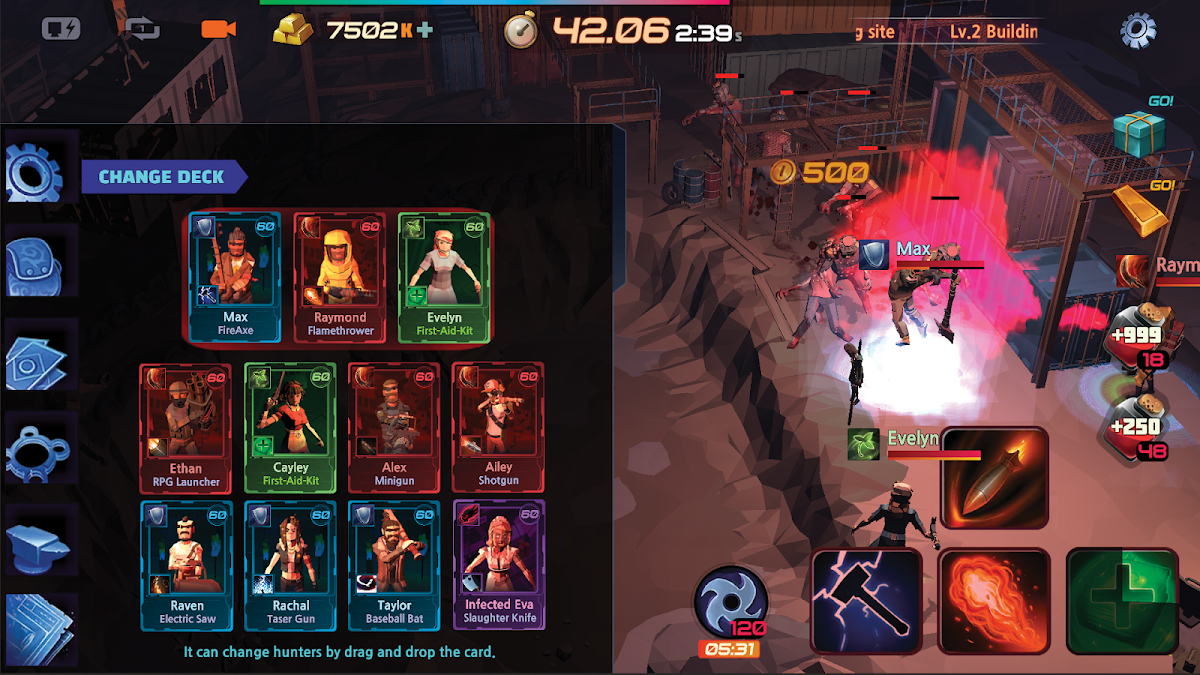Fire the rocket missile skill
This screenshot has height=675, width=1200.
pyautogui.click(x=994, y=478)
